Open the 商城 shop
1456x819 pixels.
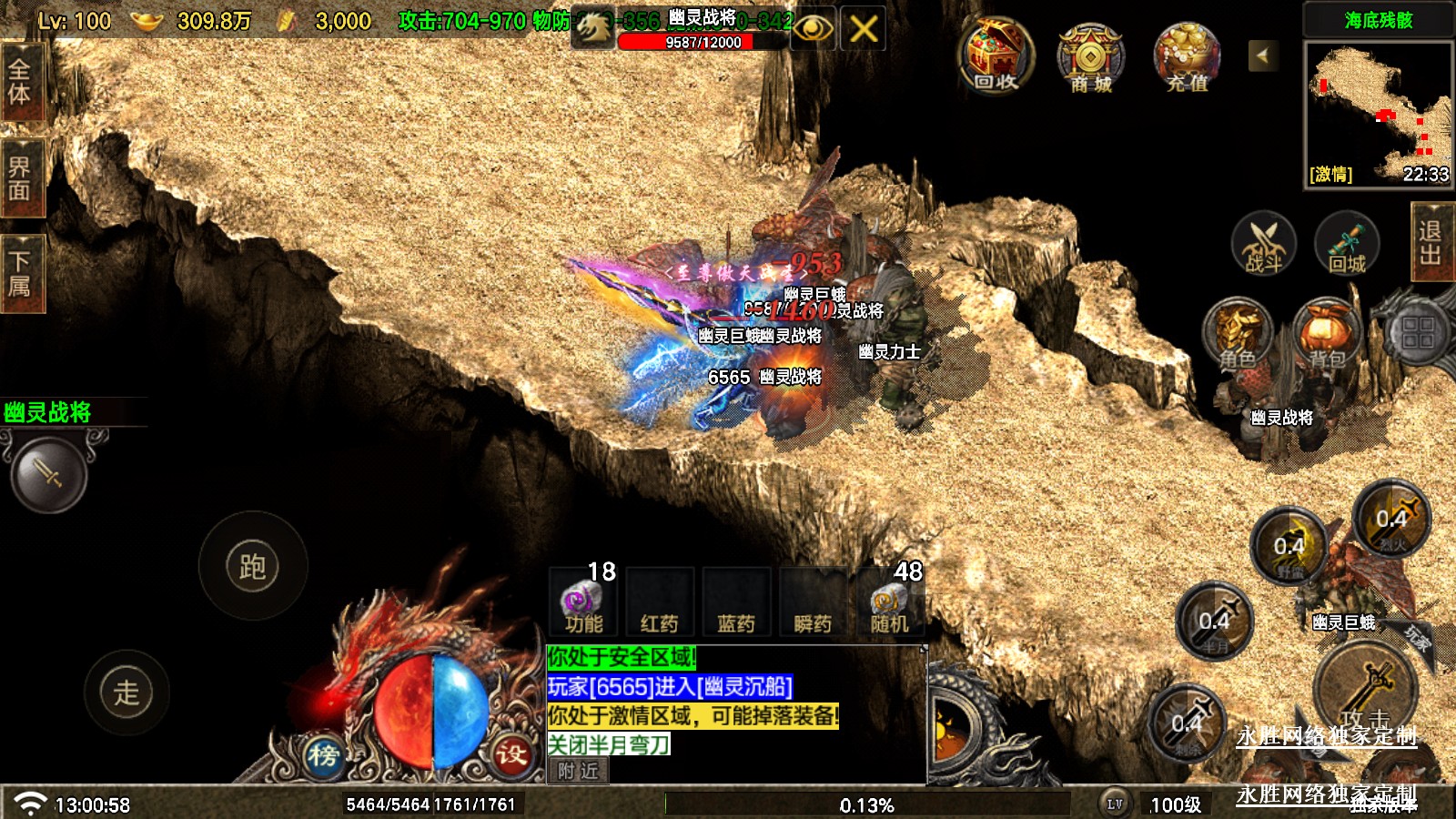pos(1090,58)
